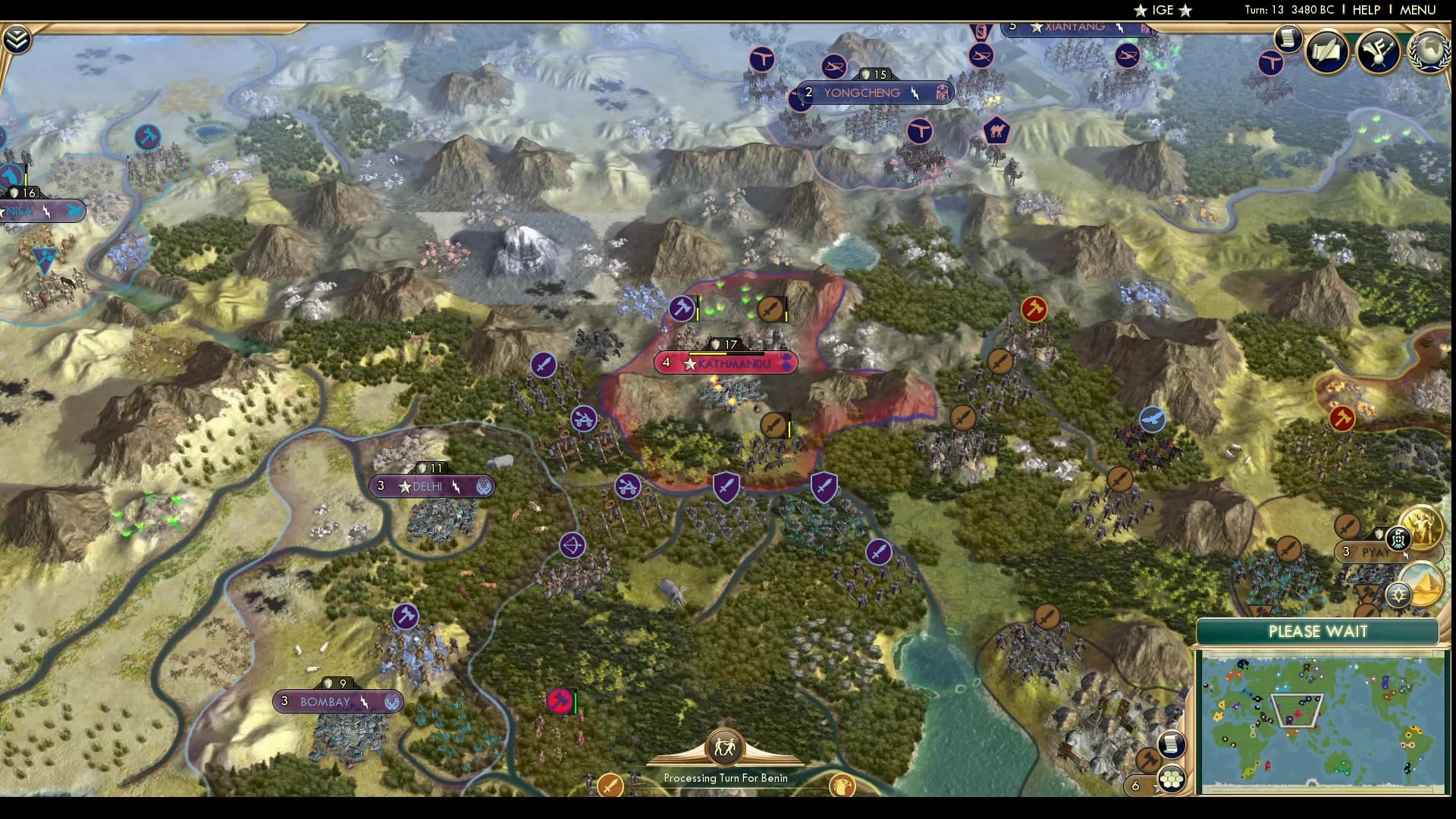Open the MENU from the top bar
This screenshot has width=1456, height=819.
pos(1422,11)
